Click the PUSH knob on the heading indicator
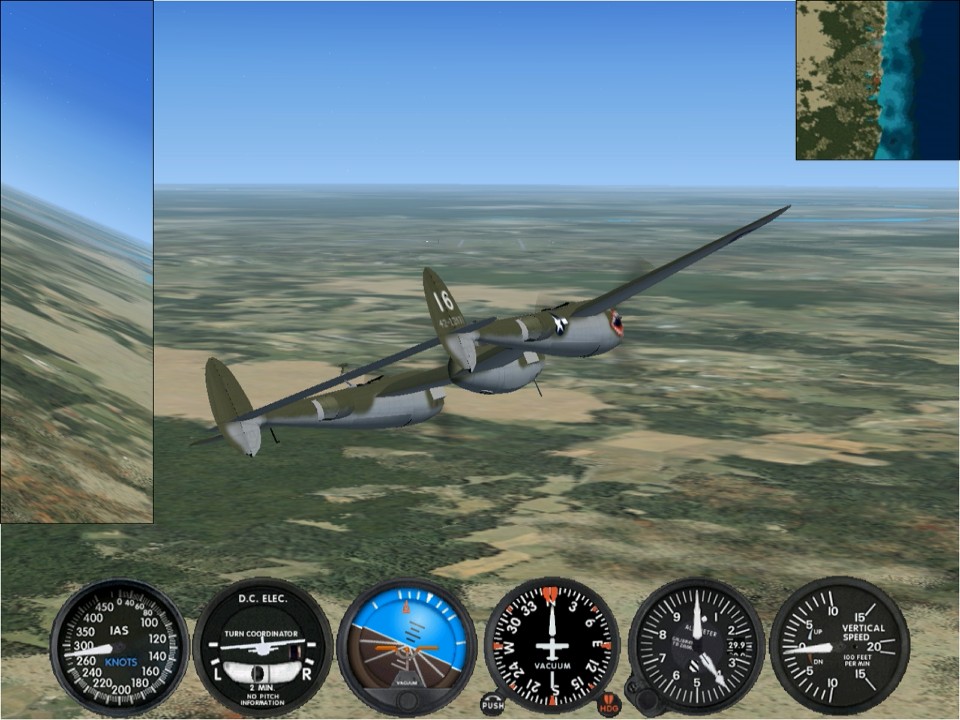This screenshot has width=960, height=720. 492,704
